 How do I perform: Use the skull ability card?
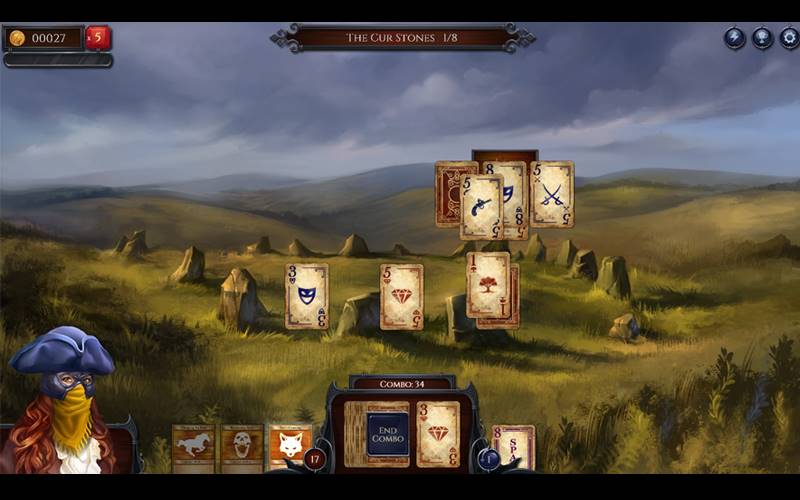pyautogui.click(x=241, y=446)
